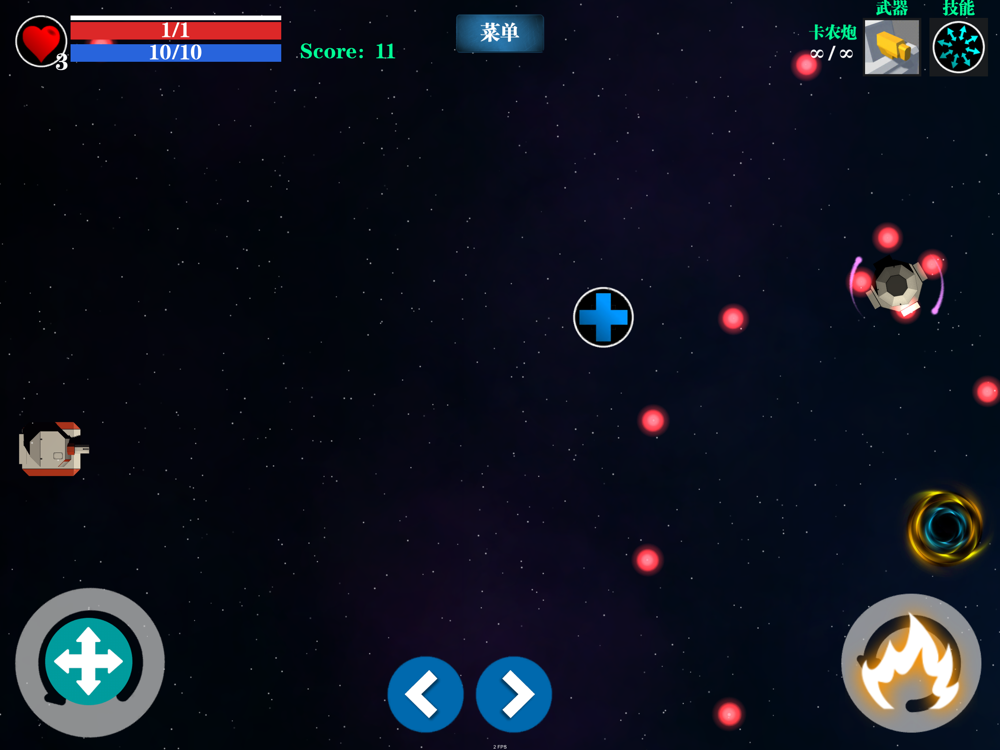Fire using the flame attack button
This screenshot has height=750, width=1000.
pyautogui.click(x=911, y=664)
